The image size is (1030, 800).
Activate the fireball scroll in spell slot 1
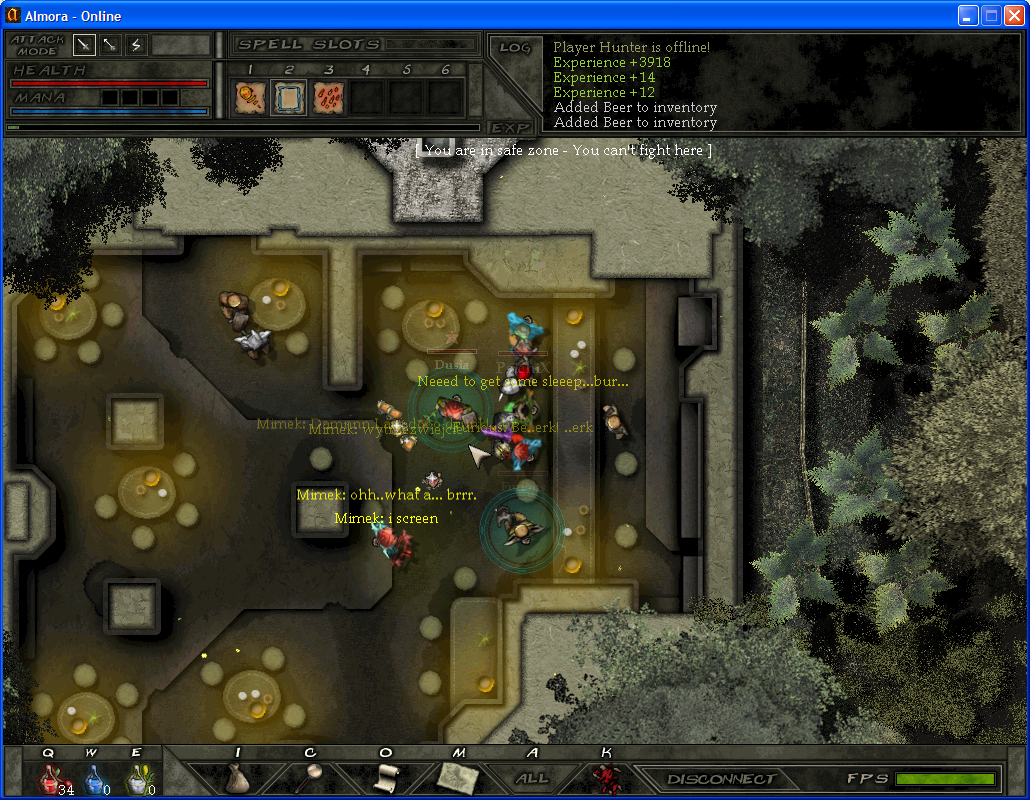click(x=249, y=97)
